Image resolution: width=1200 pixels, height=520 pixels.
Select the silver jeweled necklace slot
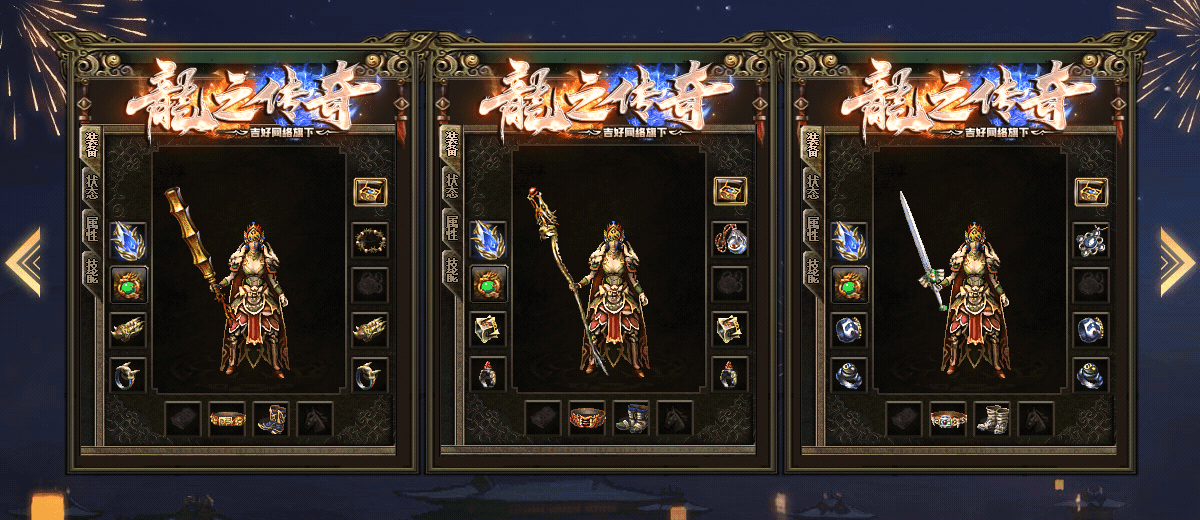pyautogui.click(x=1091, y=240)
